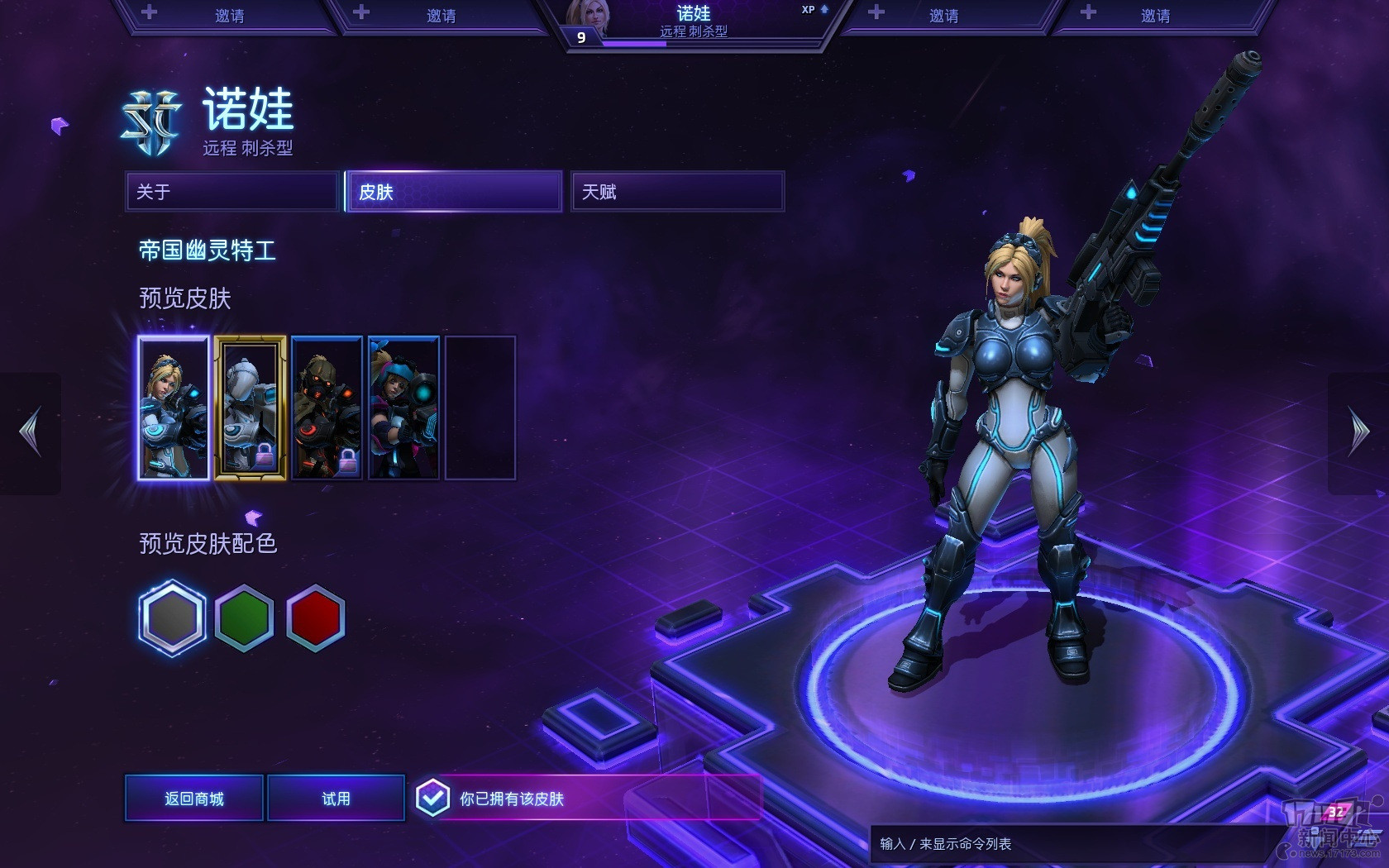Image resolution: width=1389 pixels, height=868 pixels.
Task: Select the 皮肤 tab
Action: click(x=453, y=192)
